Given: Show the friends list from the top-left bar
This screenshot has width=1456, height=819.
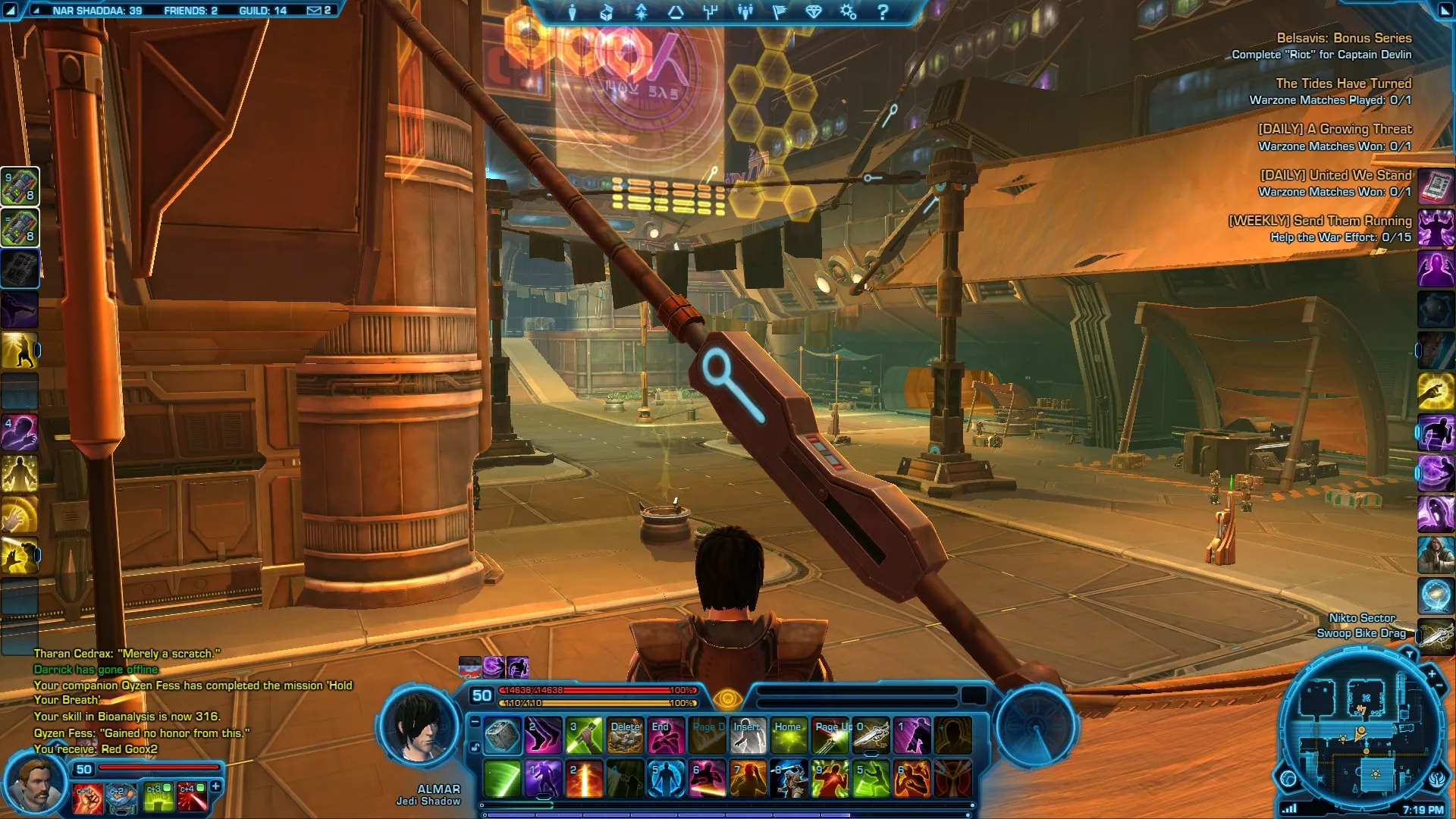Looking at the screenshot, I should pos(190,11).
